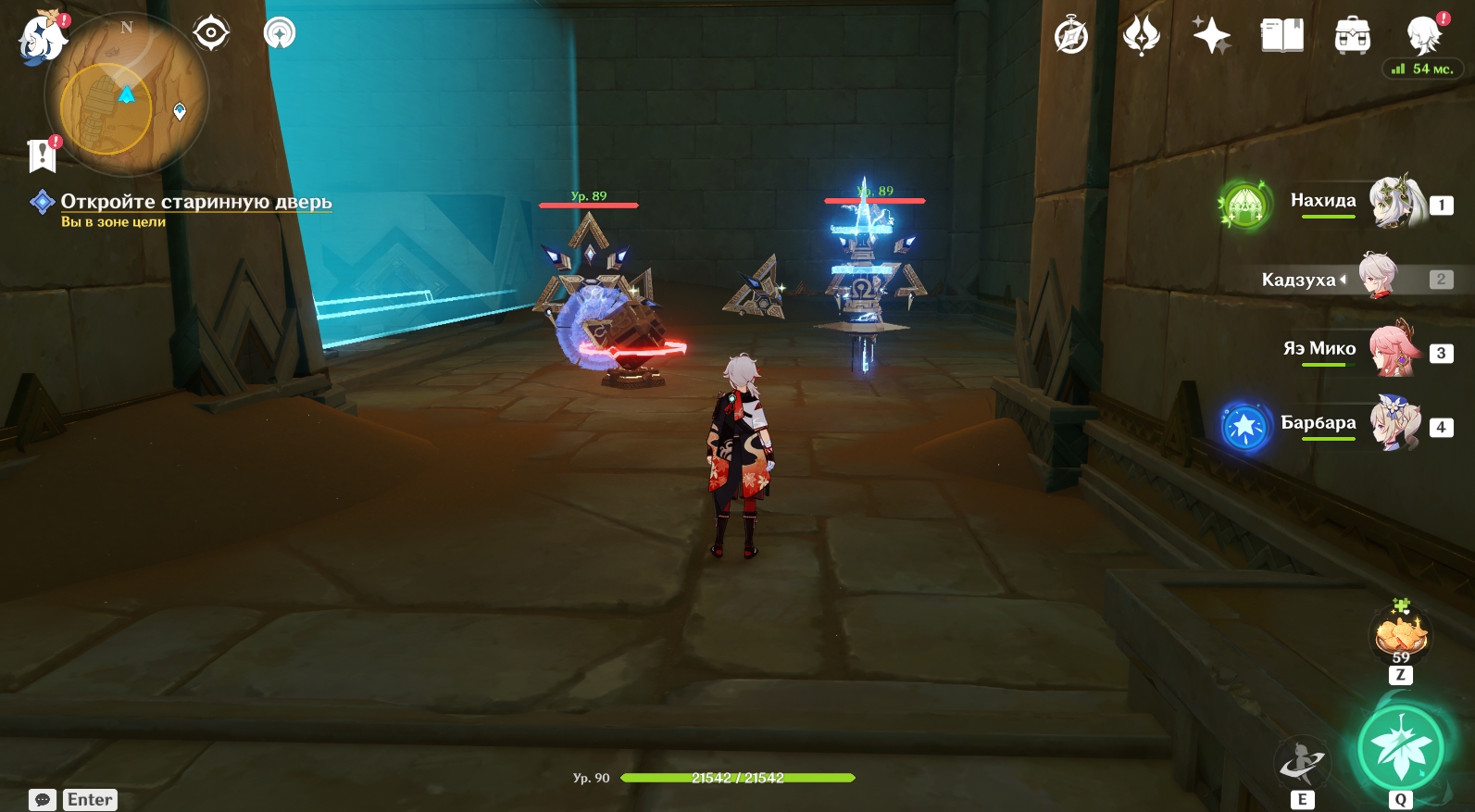The width and height of the screenshot is (1475, 812).
Task: Select Кадзуха in the party list
Action: [x=1378, y=277]
